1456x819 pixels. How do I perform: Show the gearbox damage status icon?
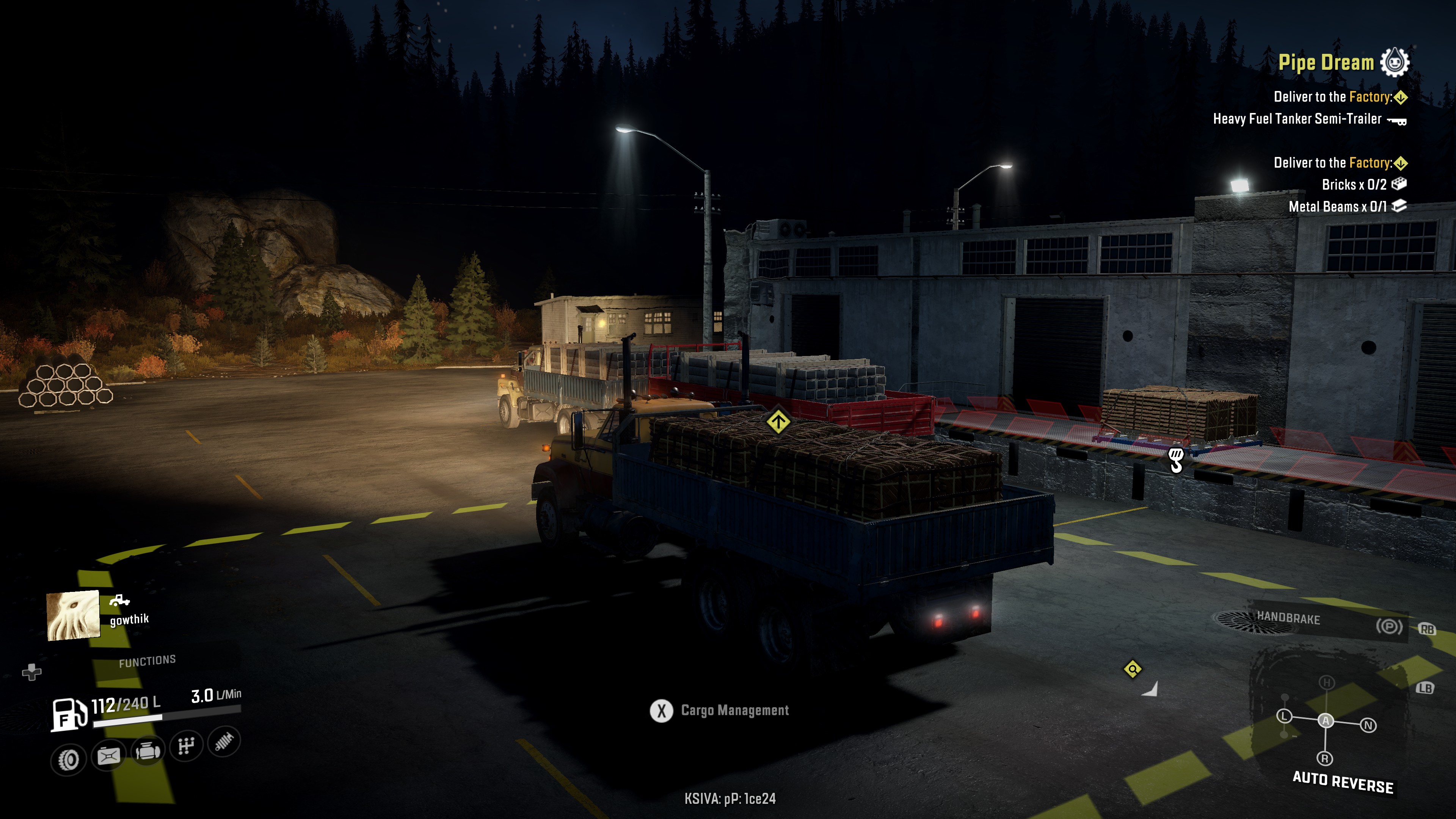(186, 746)
